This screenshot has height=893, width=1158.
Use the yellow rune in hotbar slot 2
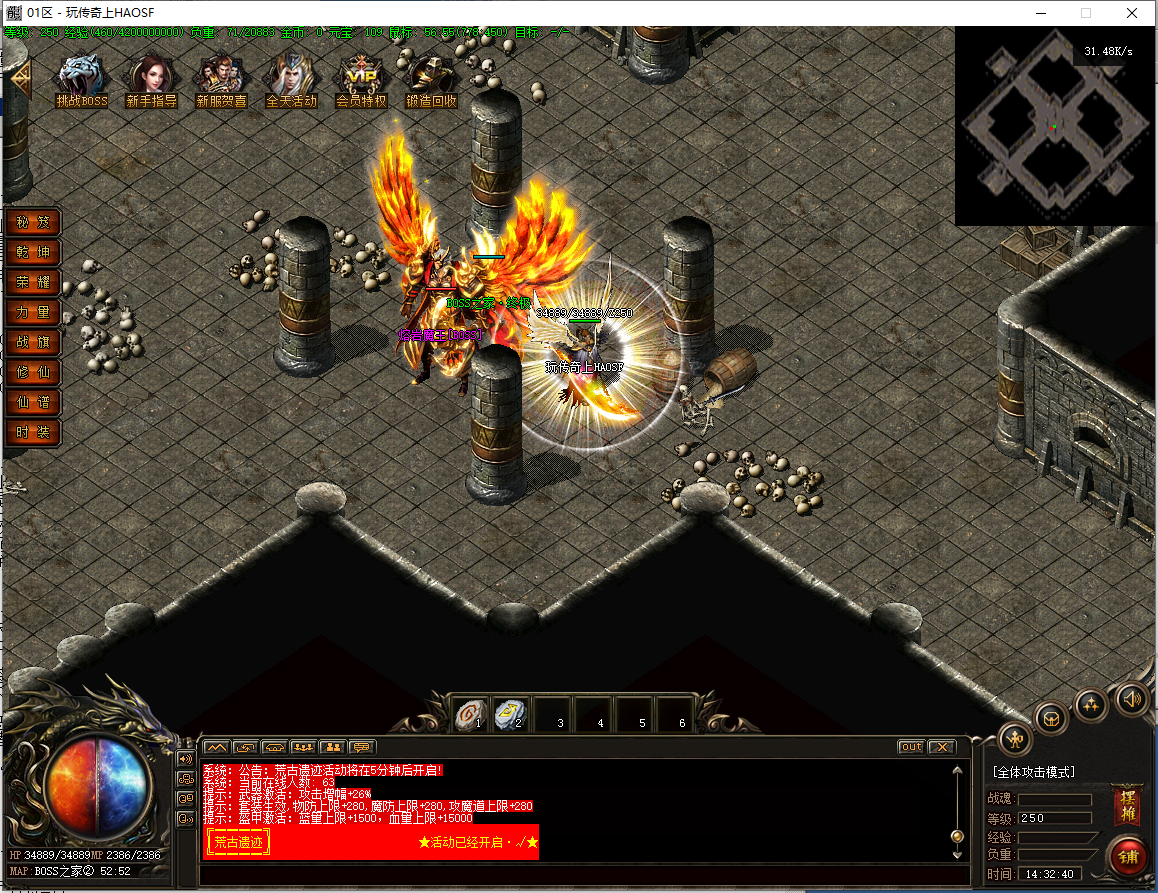(511, 714)
